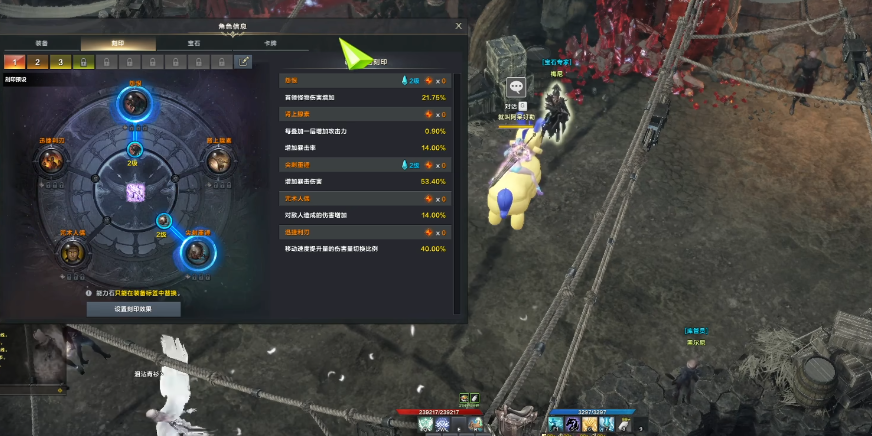Select the 尖刺重锤 engraving node
The image size is (872, 436).
[x=196, y=251]
